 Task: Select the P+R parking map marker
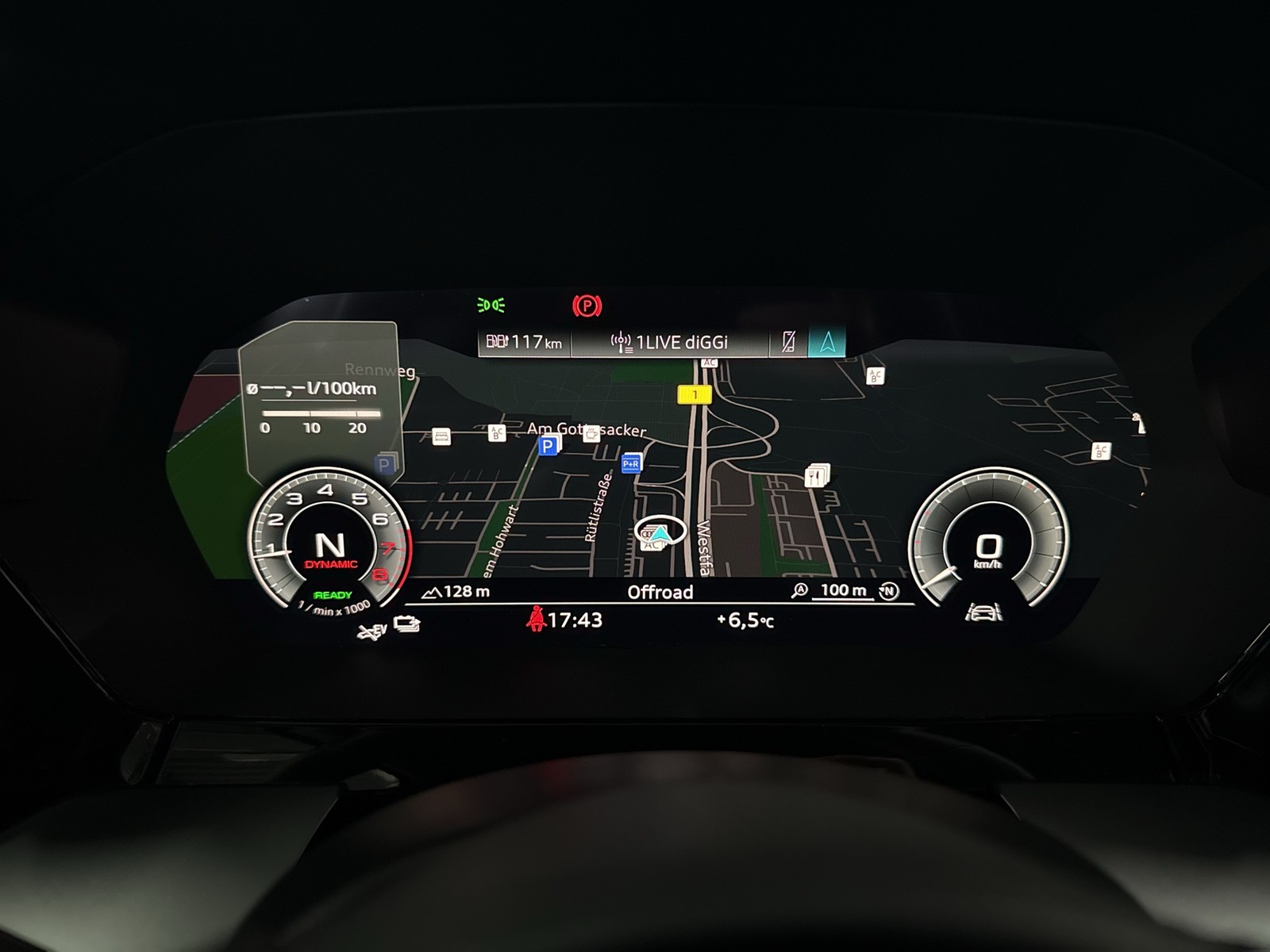click(631, 463)
